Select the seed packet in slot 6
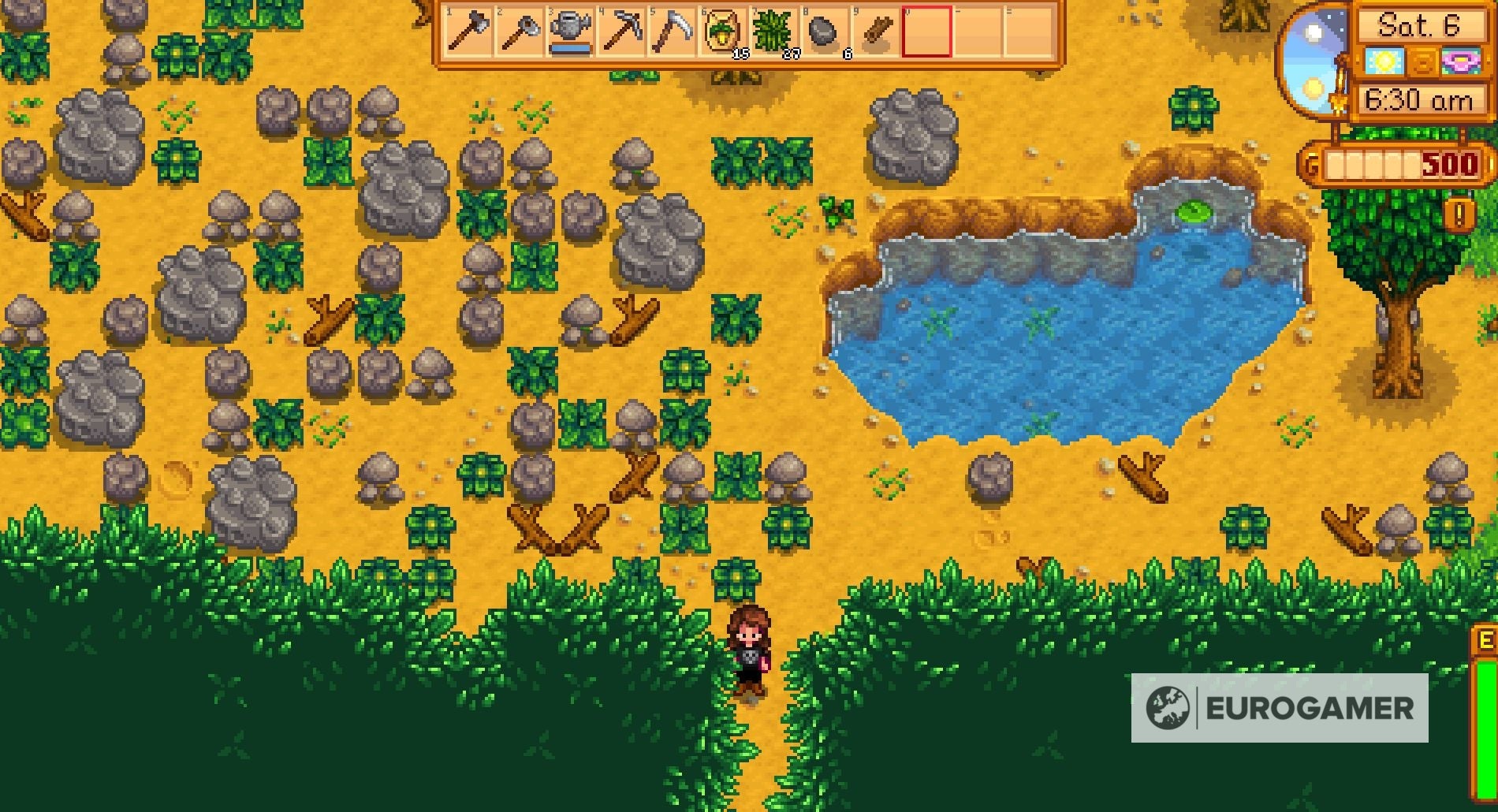 721,32
